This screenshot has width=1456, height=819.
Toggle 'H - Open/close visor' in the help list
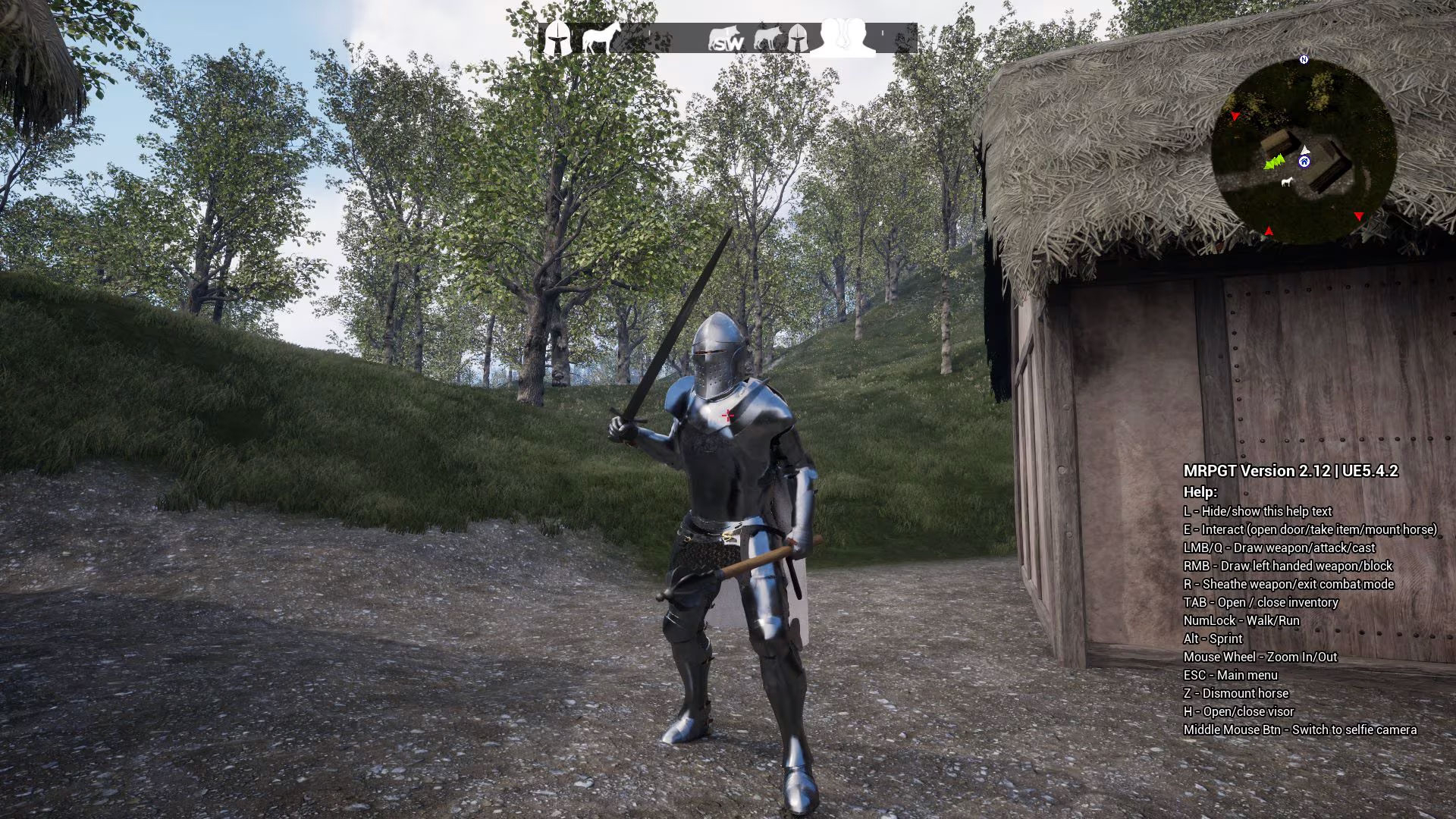point(1239,711)
